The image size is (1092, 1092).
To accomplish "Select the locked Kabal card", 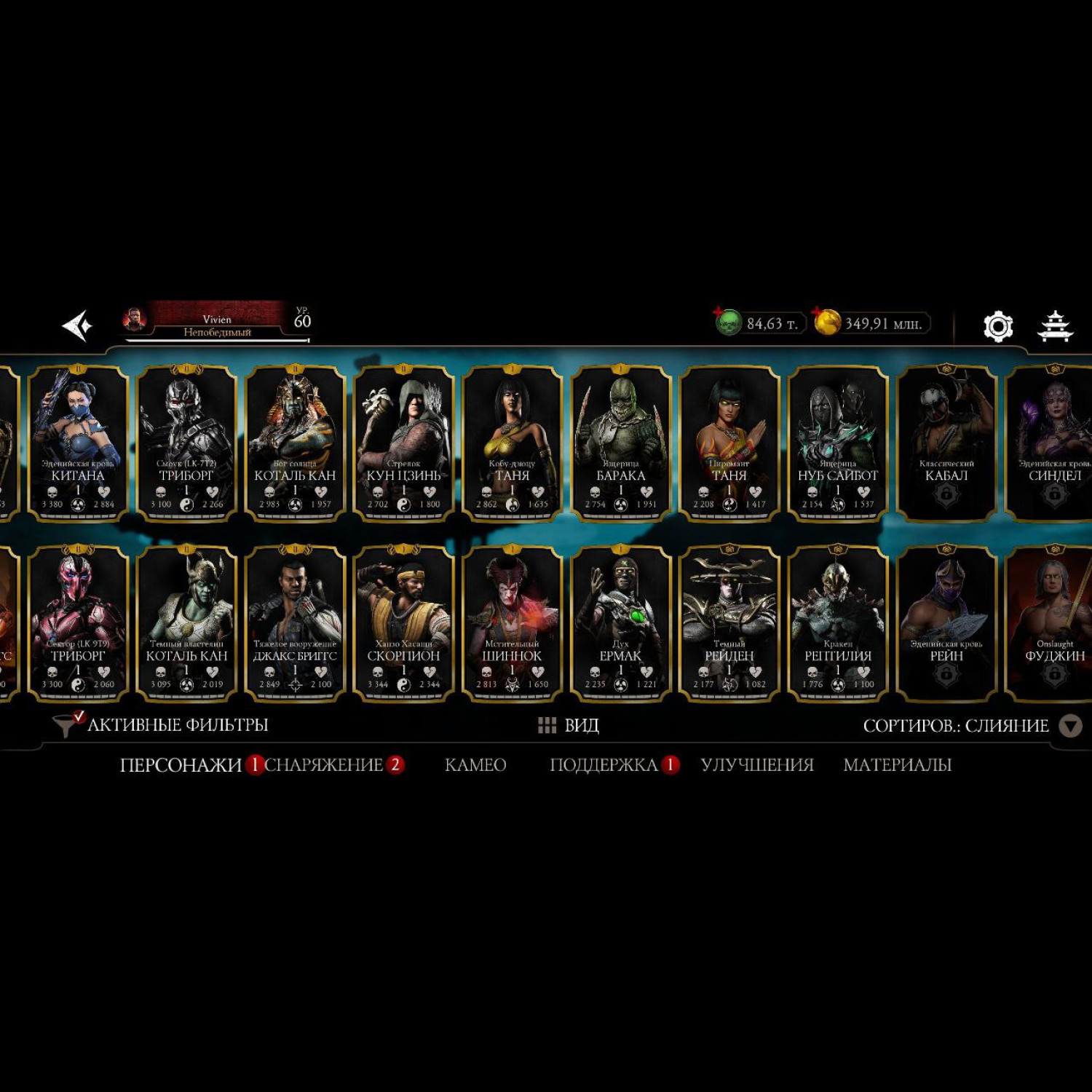I will point(946,443).
